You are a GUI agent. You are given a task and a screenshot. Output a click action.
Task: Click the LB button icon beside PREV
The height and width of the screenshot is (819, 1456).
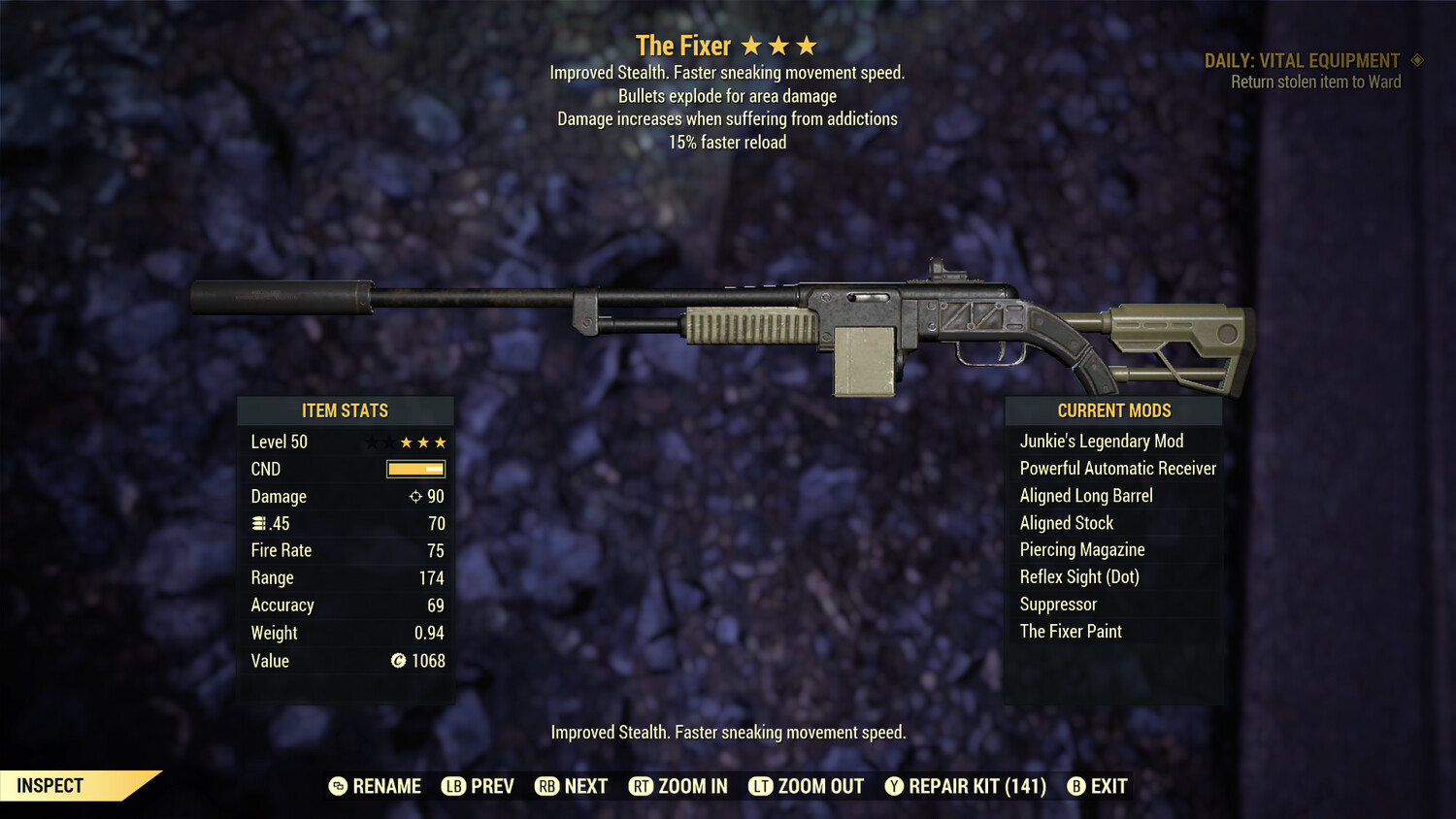[x=452, y=786]
